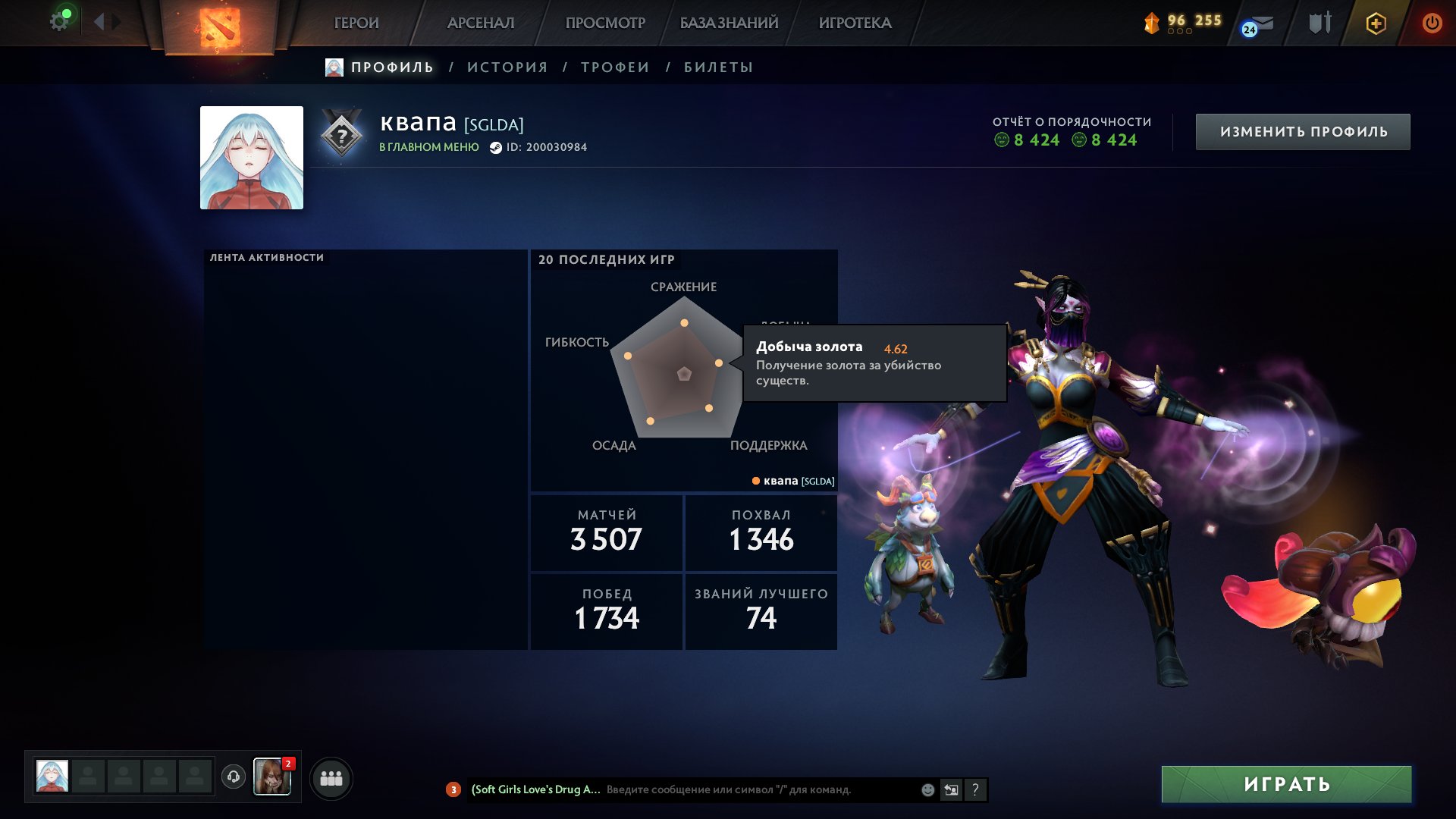Open voice chat headset icon
Viewport: 1456px width, 819px height.
click(x=234, y=777)
